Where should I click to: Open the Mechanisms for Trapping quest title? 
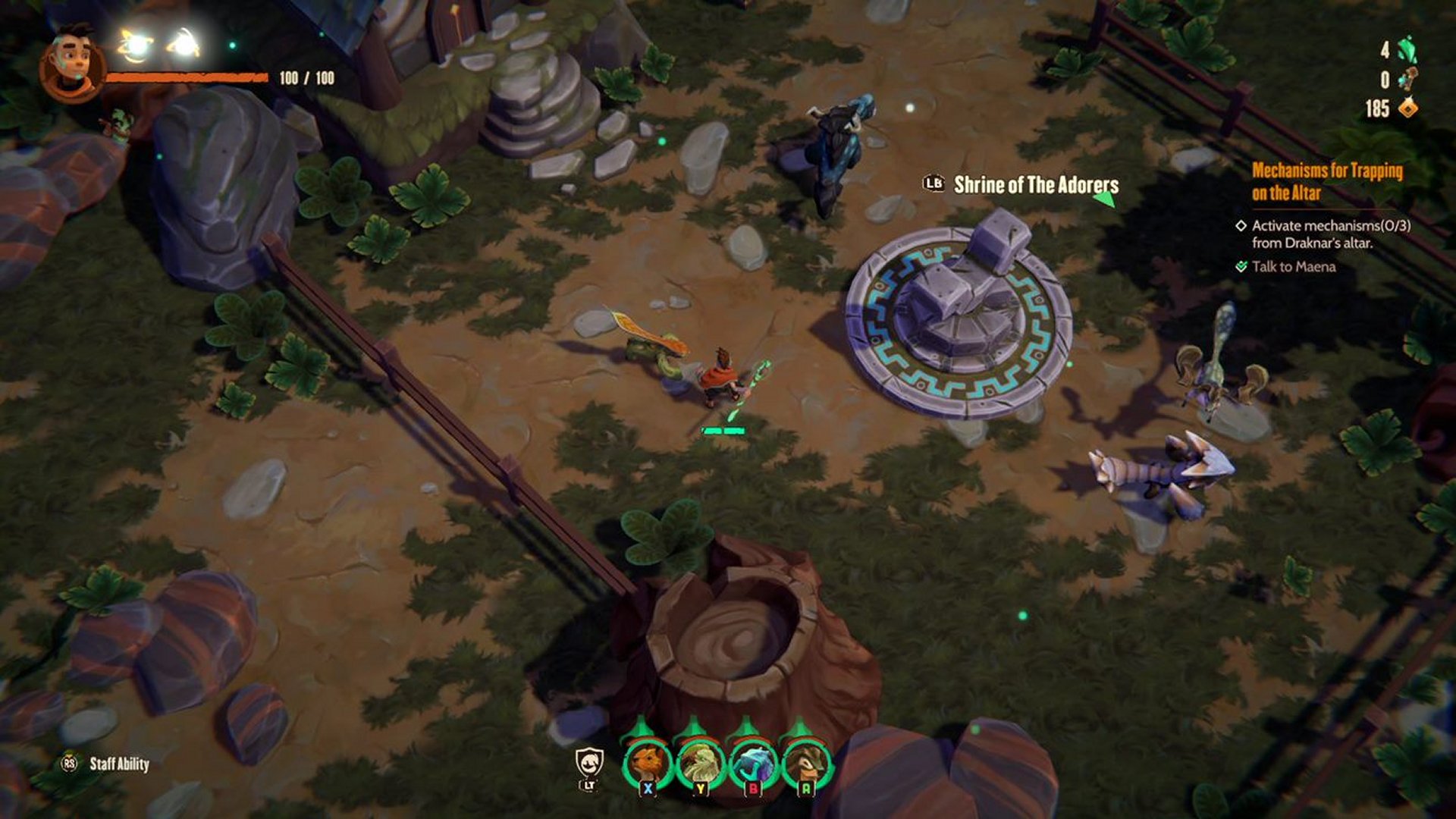(x=1327, y=181)
